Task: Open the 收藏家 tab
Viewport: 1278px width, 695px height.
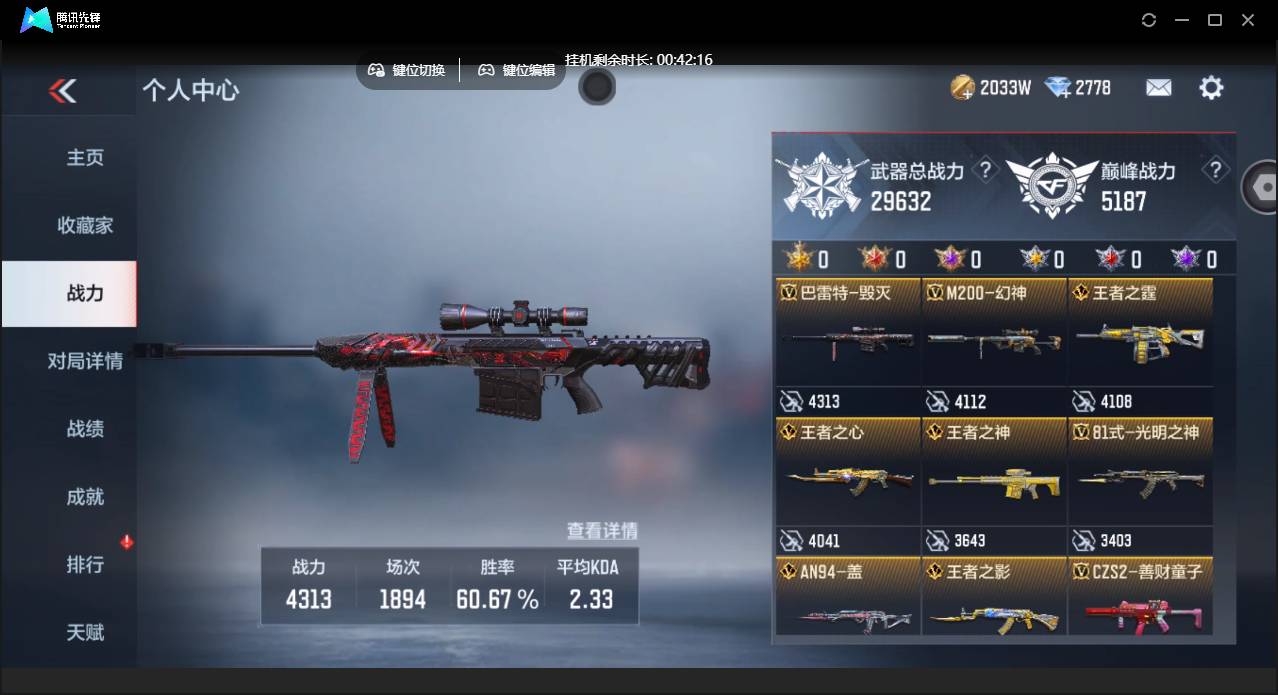Action: point(85,226)
